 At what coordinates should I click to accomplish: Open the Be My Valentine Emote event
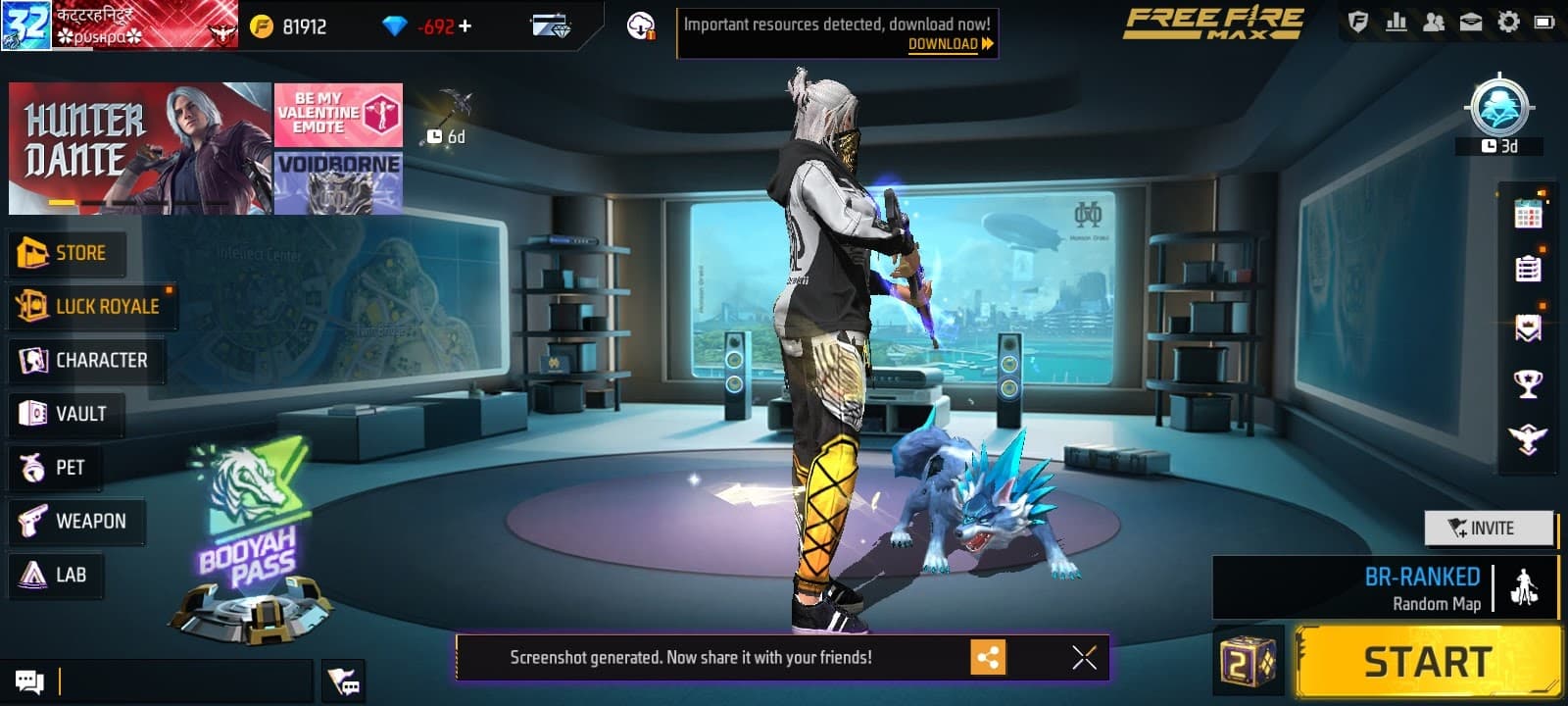338,114
